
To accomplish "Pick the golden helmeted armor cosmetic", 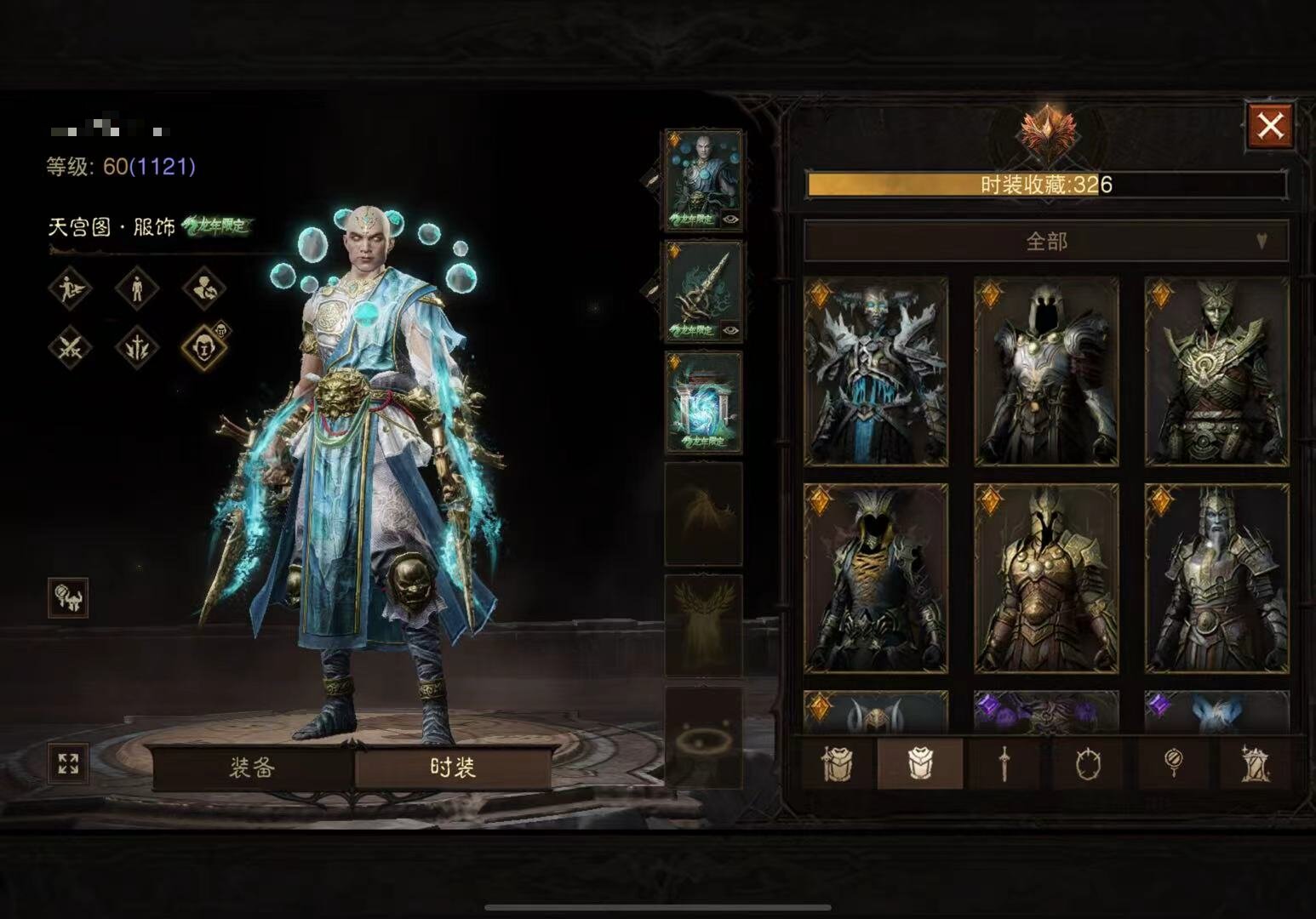I will point(1046,579).
